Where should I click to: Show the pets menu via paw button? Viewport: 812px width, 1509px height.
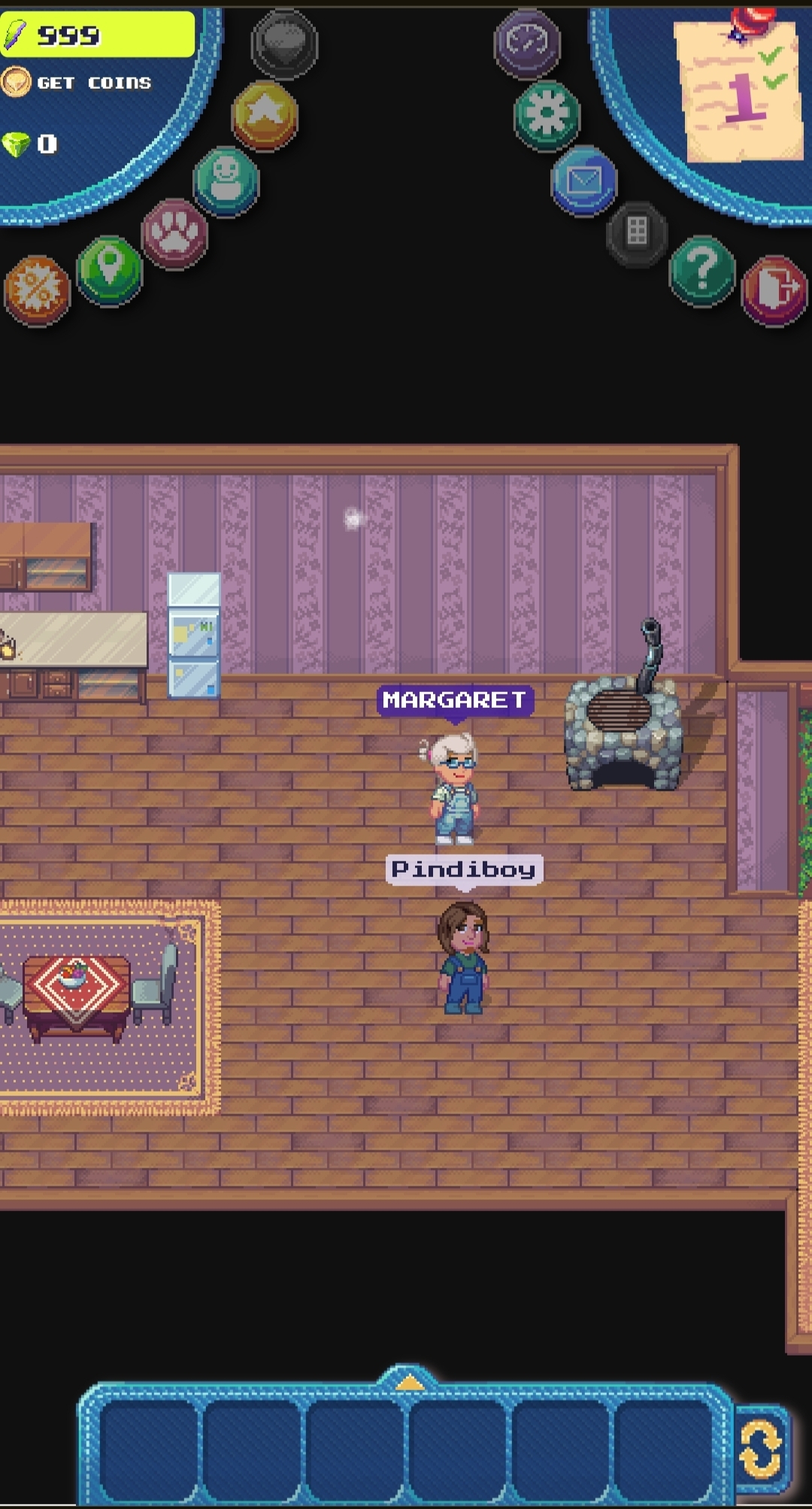click(x=174, y=233)
